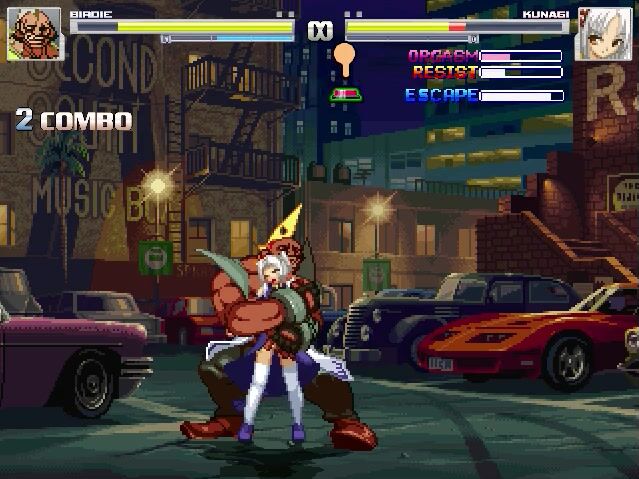
Task: Select Kunagi's character portrait
Action: click(x=606, y=33)
